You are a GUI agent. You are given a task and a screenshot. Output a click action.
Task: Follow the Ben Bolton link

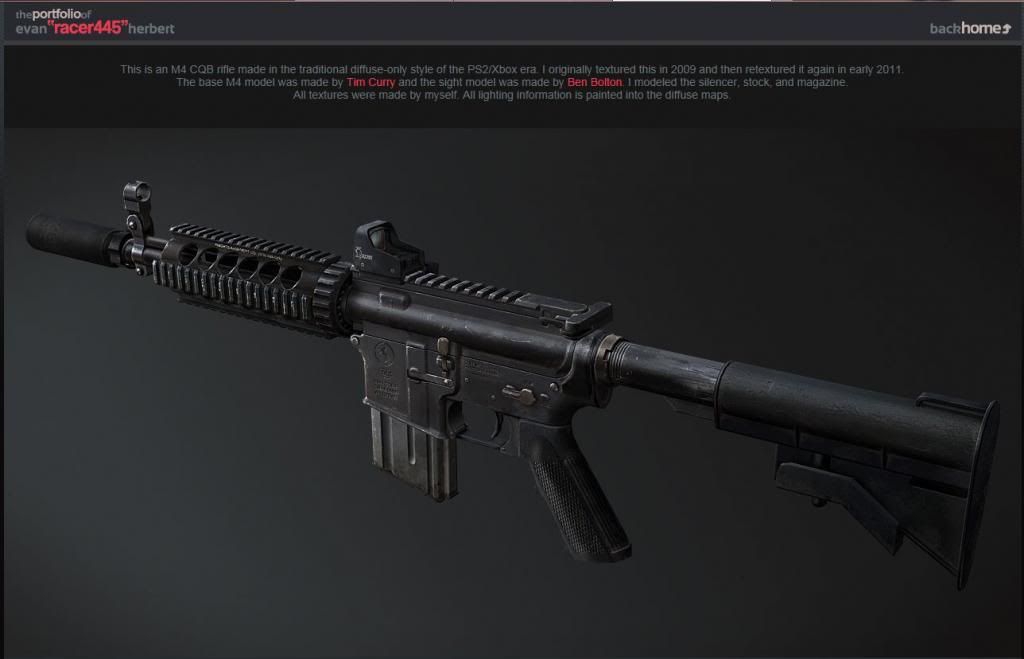[x=595, y=82]
